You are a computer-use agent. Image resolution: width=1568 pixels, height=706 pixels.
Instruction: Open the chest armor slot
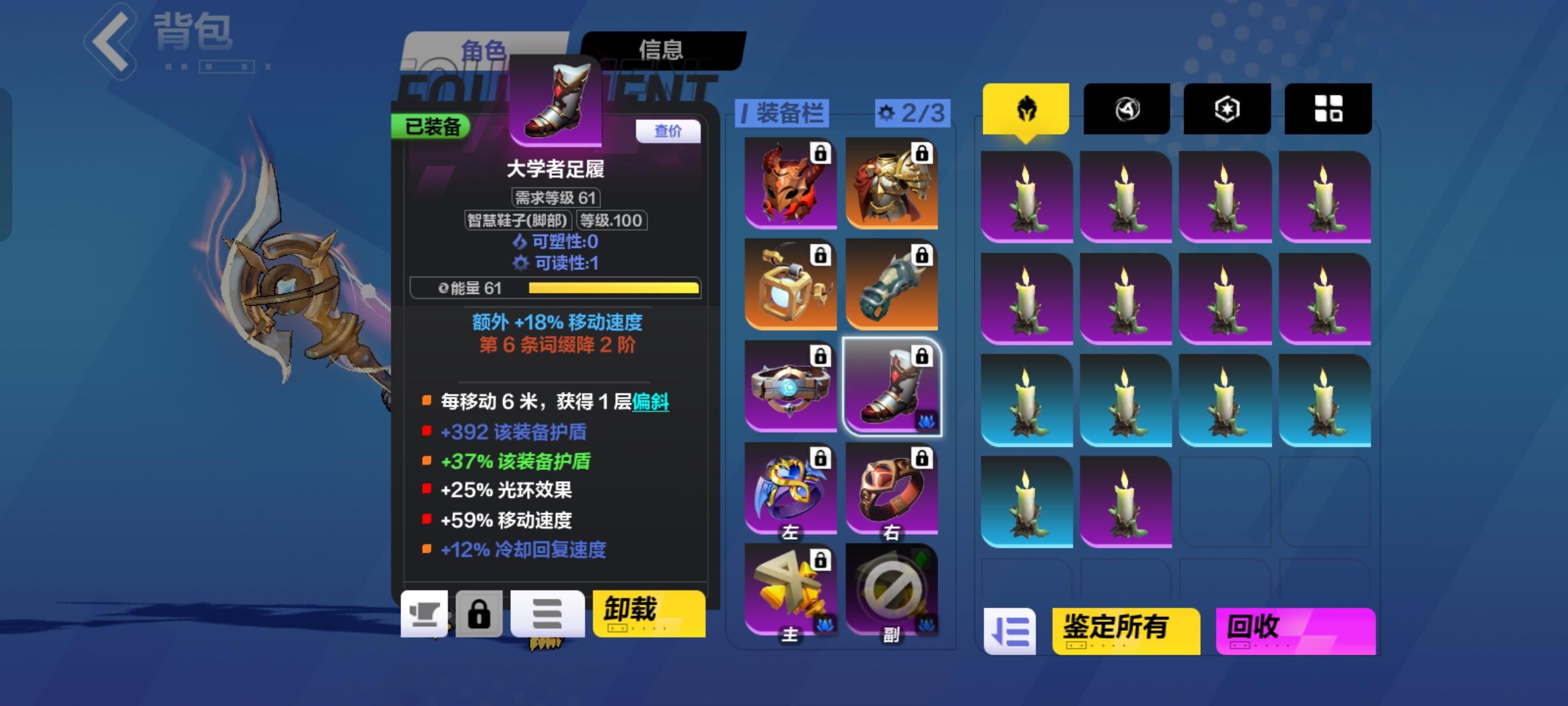tap(892, 182)
